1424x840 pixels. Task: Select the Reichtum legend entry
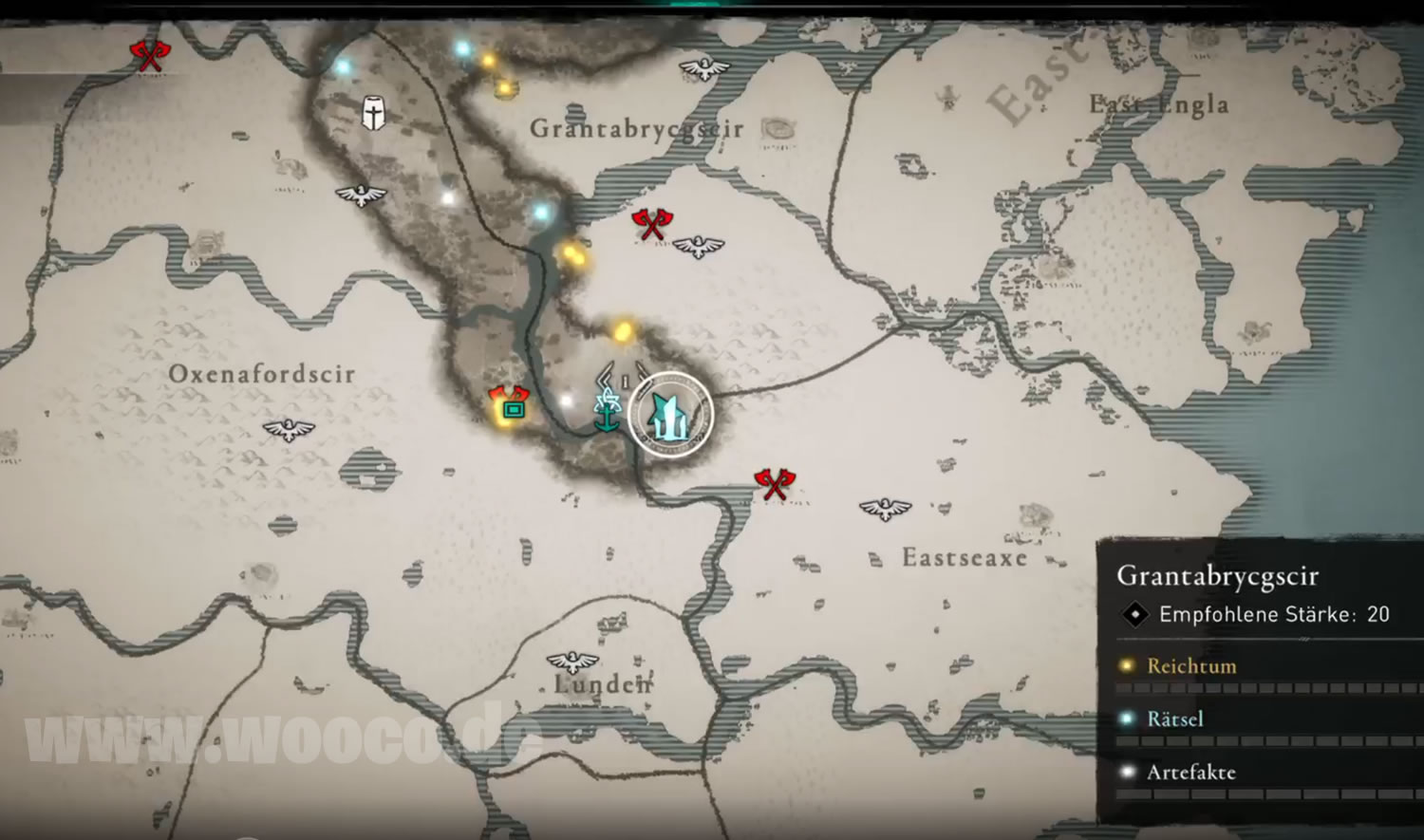point(1191,666)
